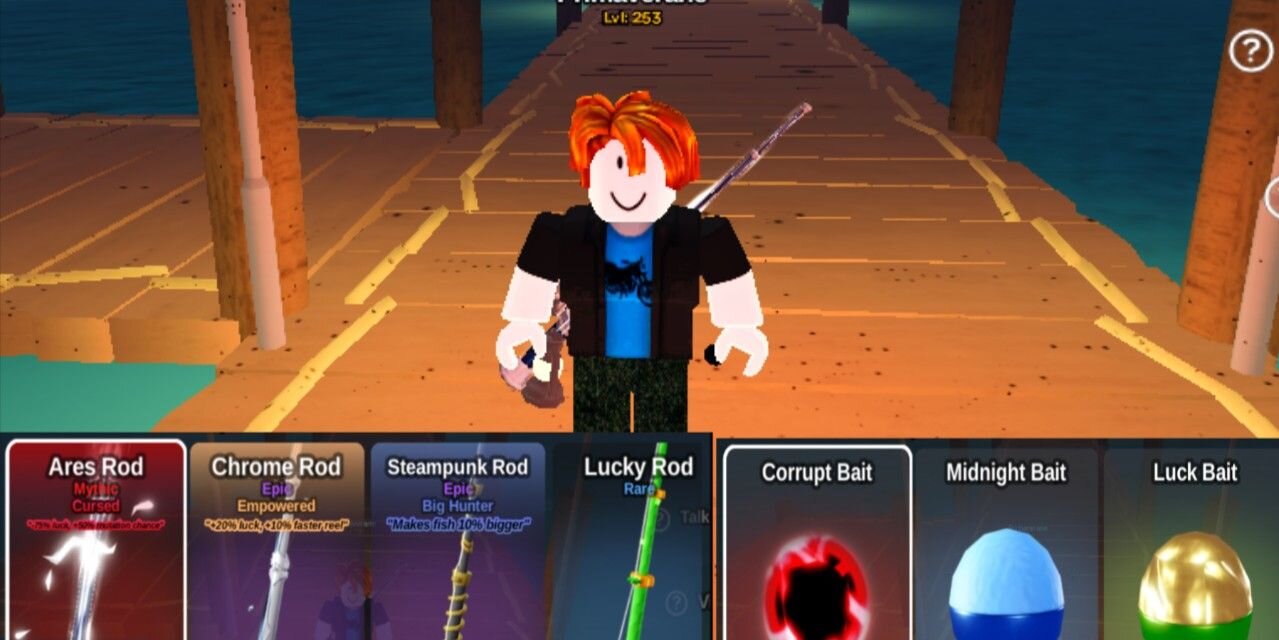Select the Luck Bait

click(x=1194, y=545)
